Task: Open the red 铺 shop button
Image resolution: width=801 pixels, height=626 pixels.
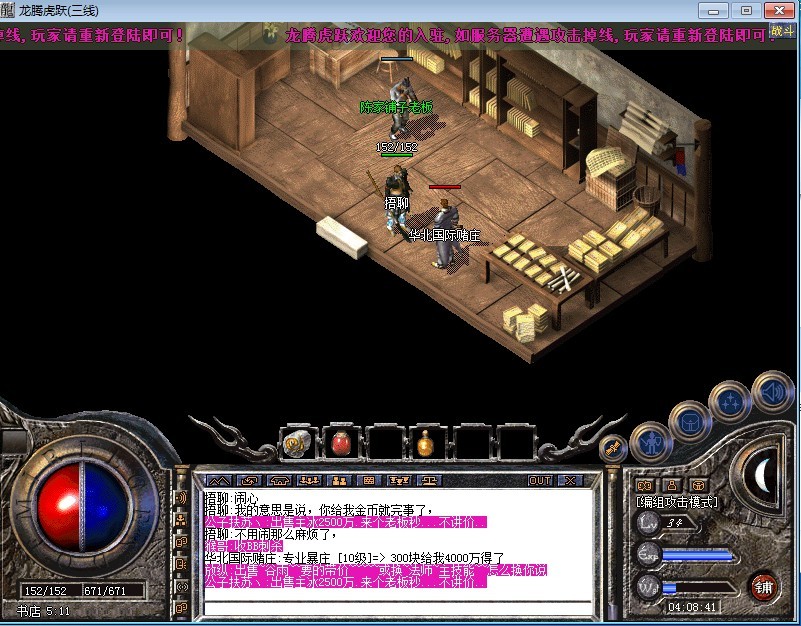Action: click(763, 585)
